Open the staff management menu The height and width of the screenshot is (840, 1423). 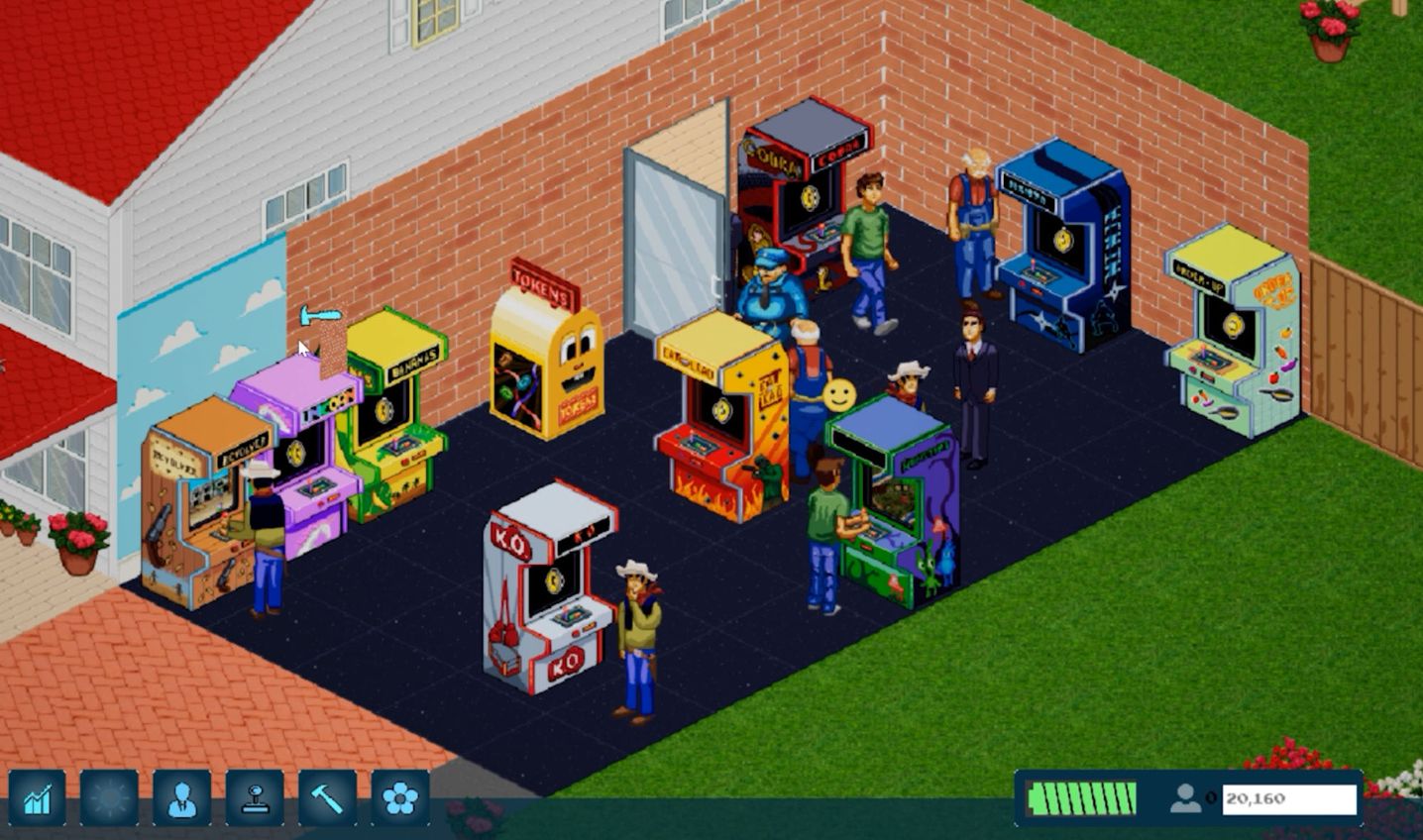pyautogui.click(x=182, y=797)
